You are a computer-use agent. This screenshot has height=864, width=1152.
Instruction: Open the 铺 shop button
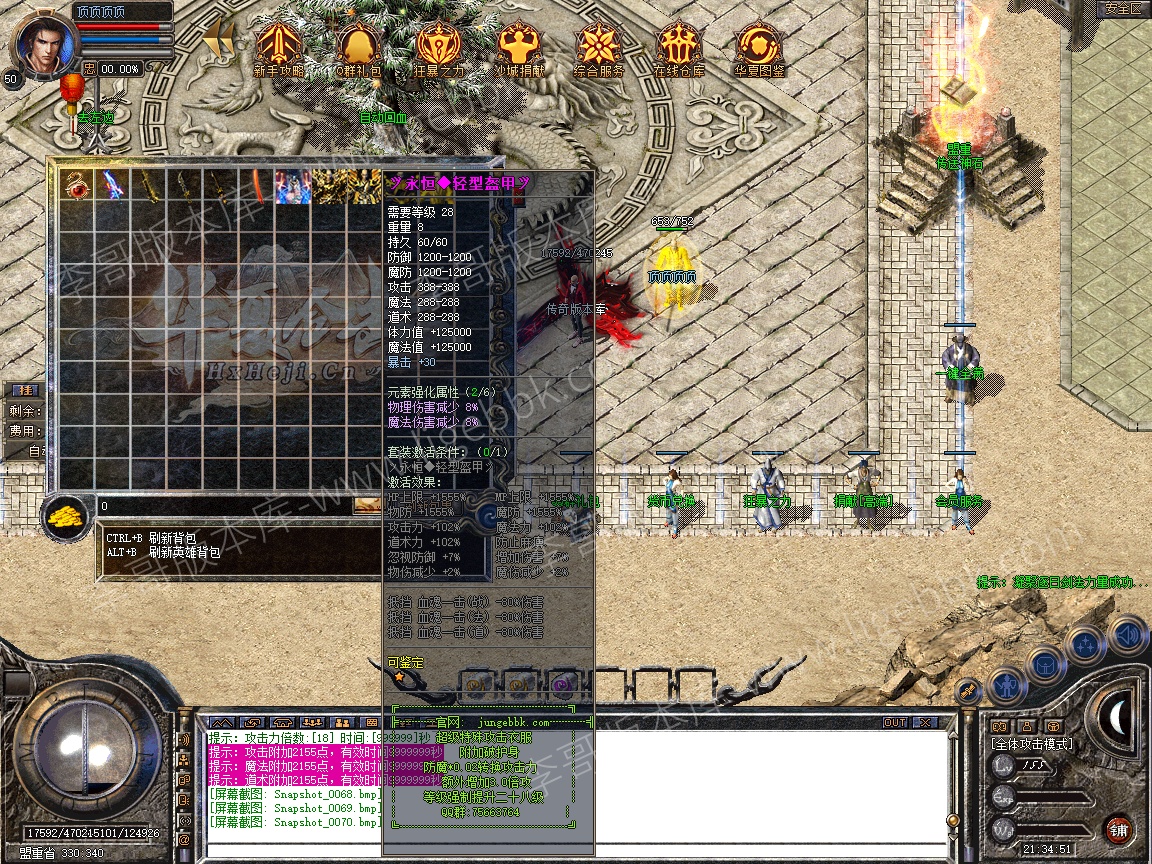[1118, 829]
